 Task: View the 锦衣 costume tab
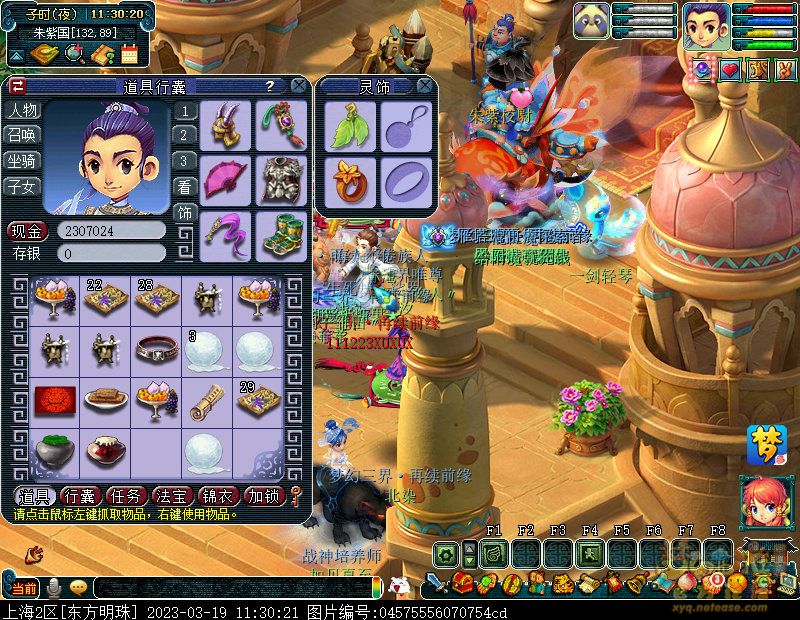(216, 496)
